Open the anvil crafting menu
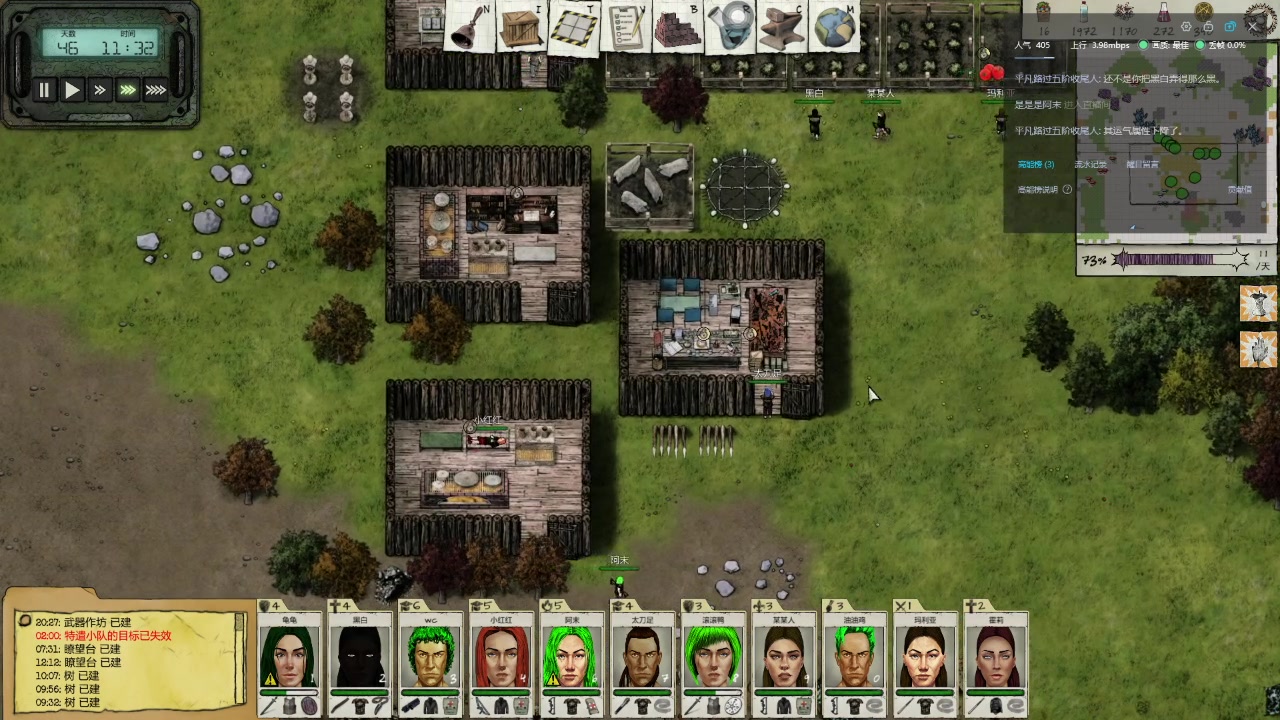Viewport: 1280px width, 720px height. point(783,27)
